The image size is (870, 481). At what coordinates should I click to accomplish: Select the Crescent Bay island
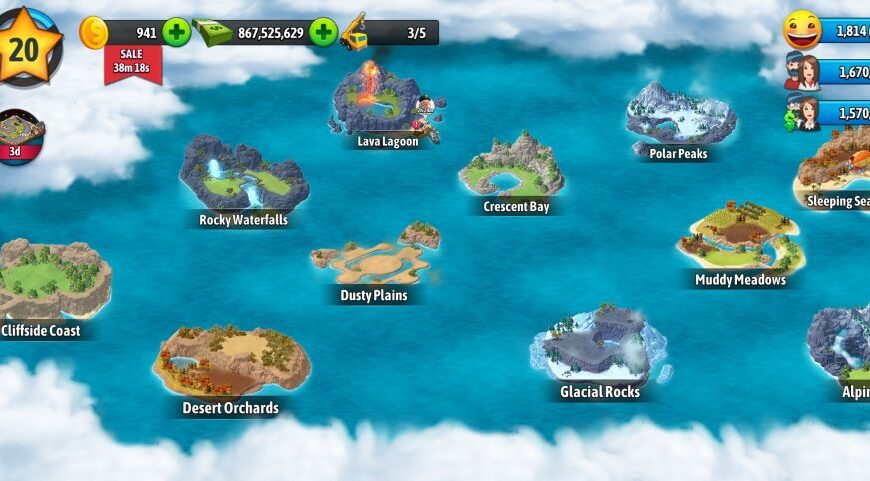512,168
